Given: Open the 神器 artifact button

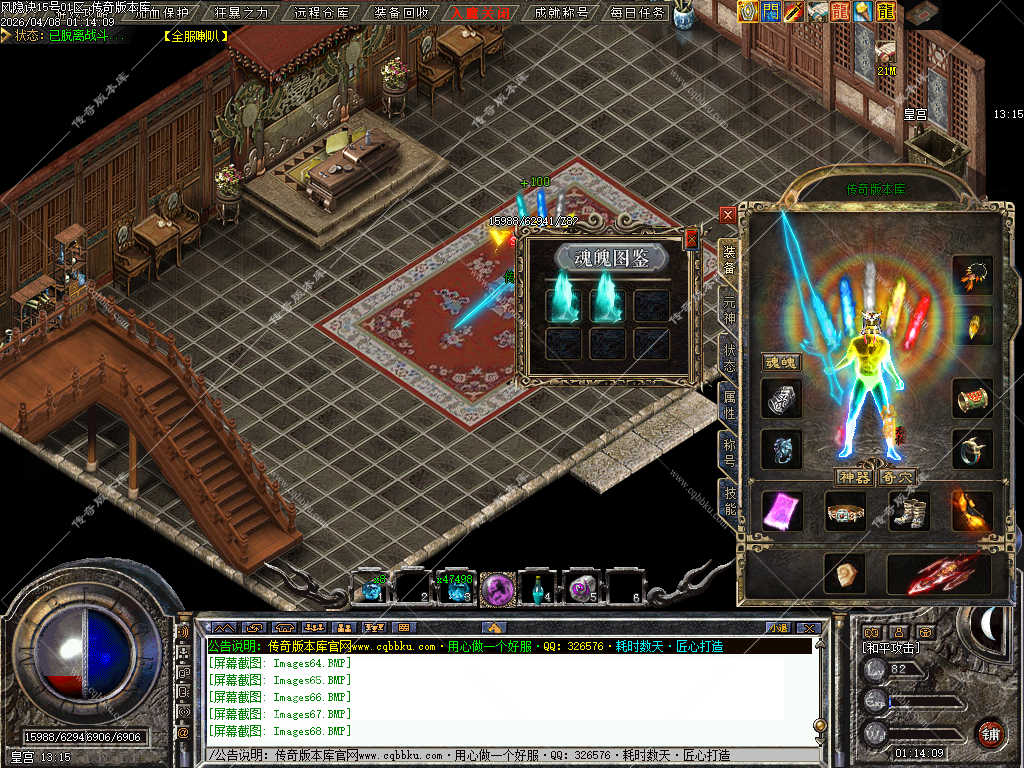Looking at the screenshot, I should pos(854,478).
